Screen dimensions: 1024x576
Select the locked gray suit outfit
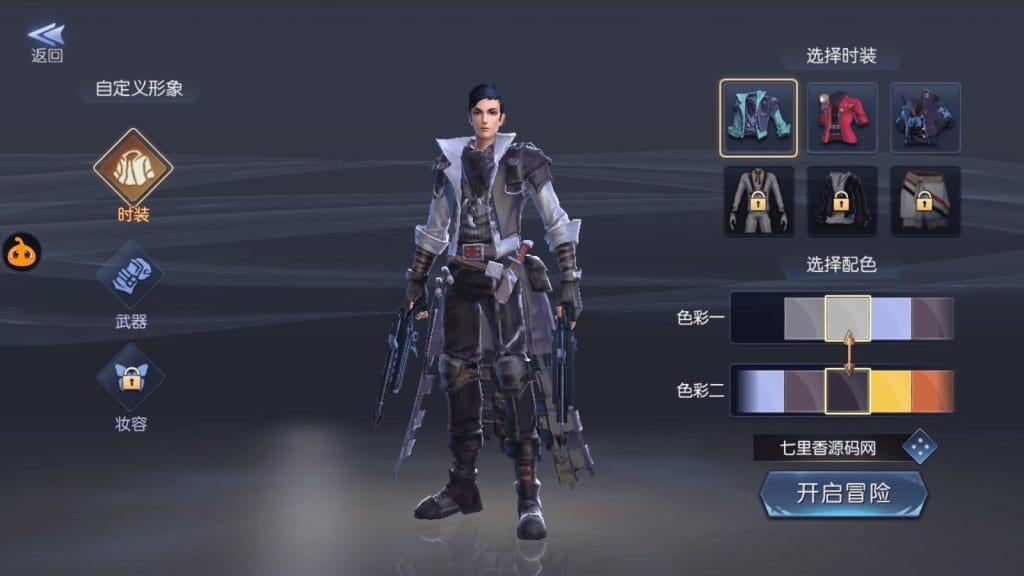[758, 201]
